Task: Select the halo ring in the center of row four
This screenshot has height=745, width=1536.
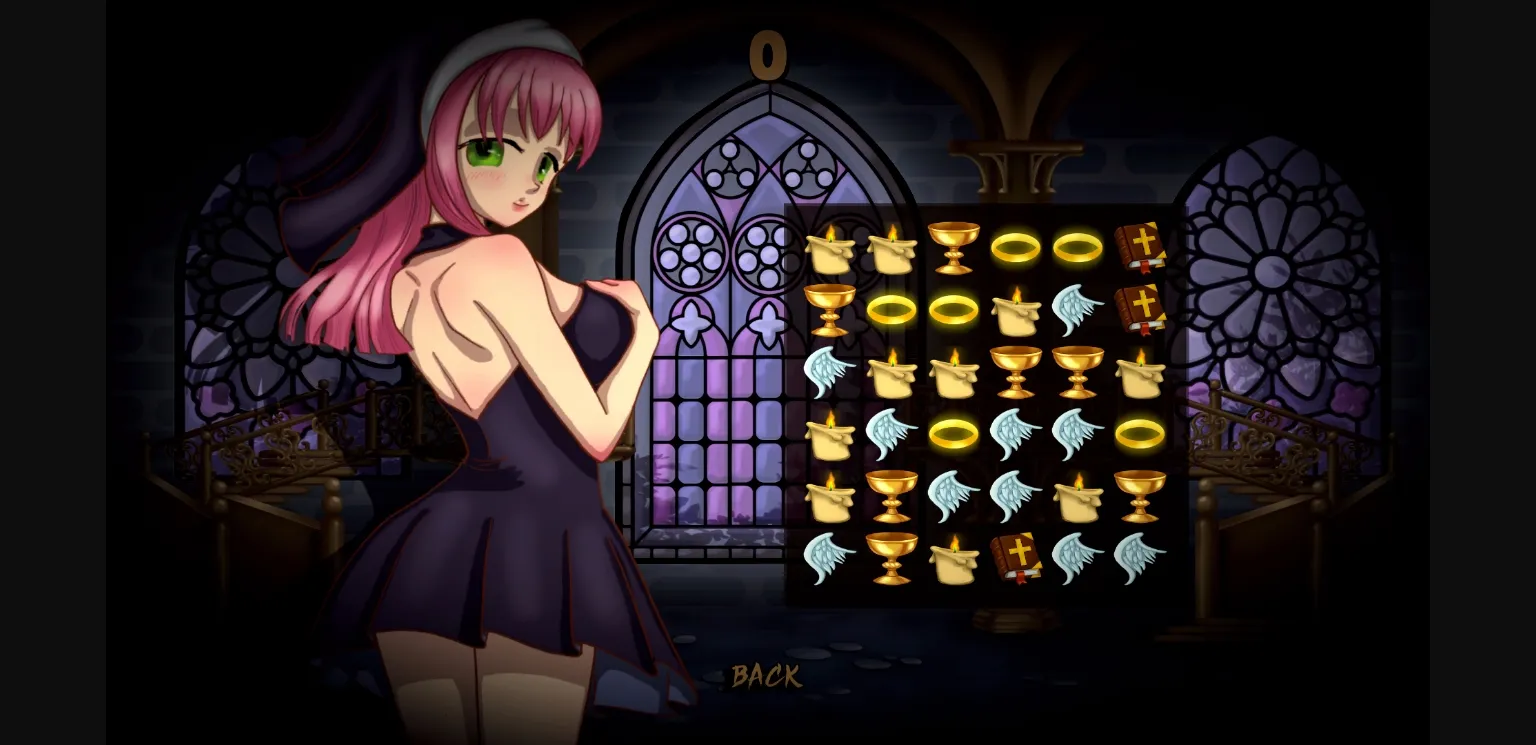Action: pyautogui.click(x=955, y=432)
